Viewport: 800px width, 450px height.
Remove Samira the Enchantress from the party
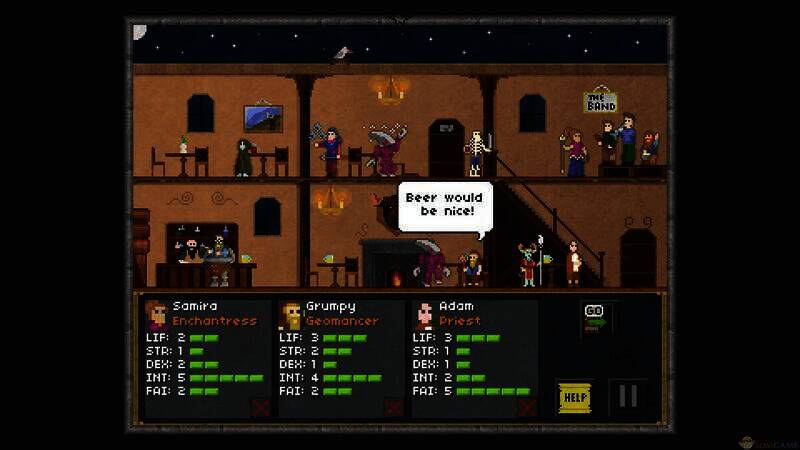262,406
